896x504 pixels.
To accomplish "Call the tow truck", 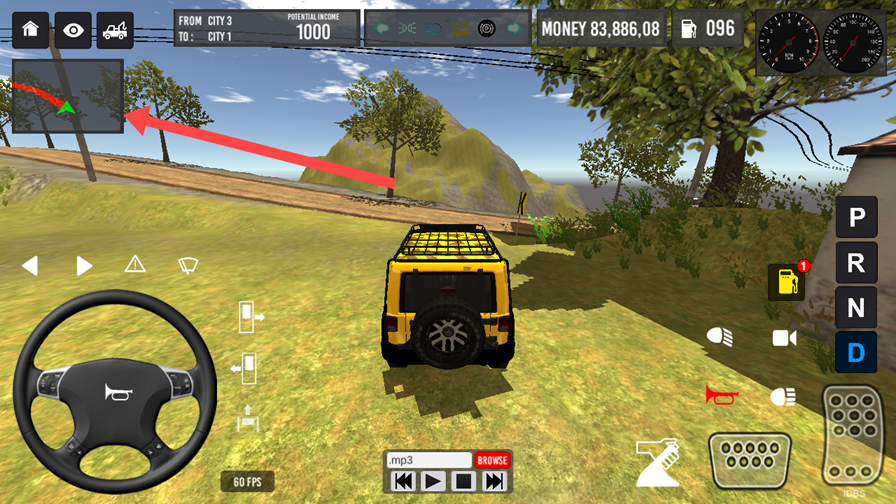I will pyautogui.click(x=116, y=30).
